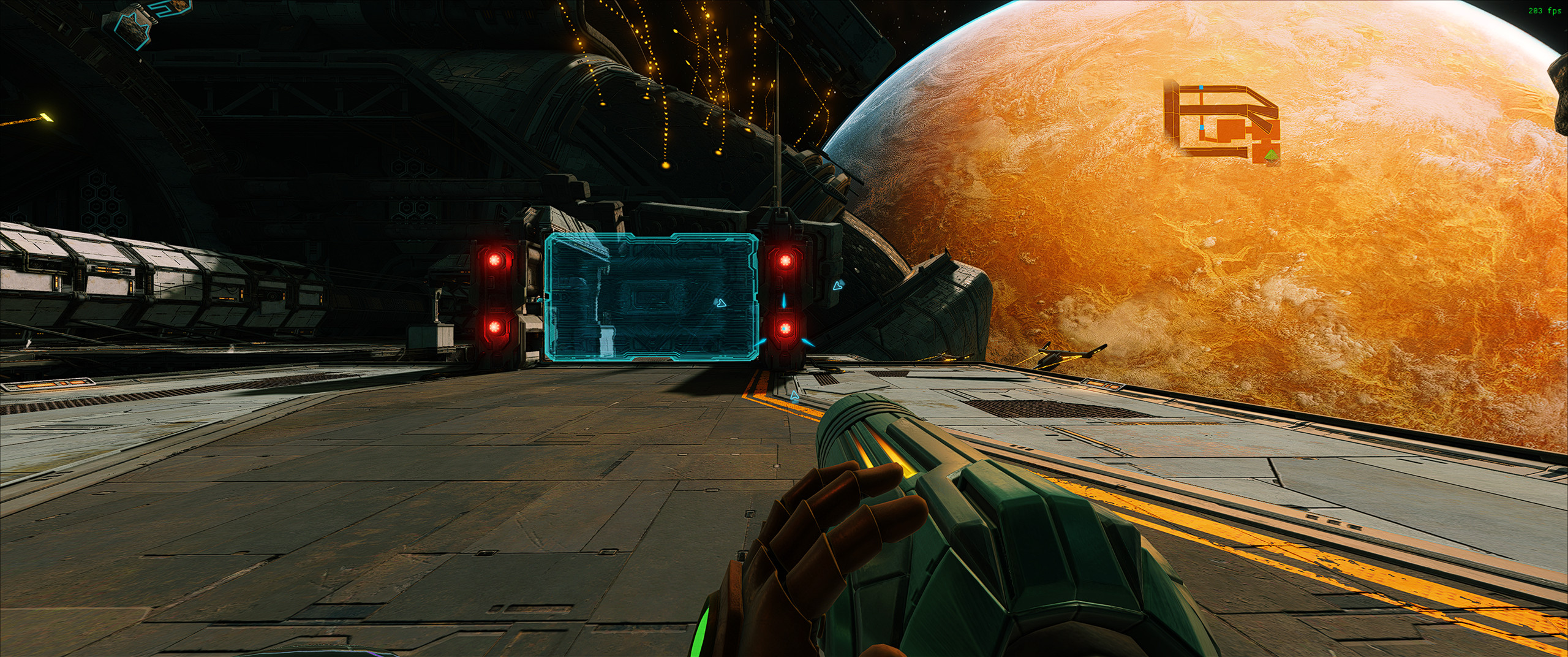Click the cyan arrow marker on the lower walkway
Image resolution: width=1568 pixels, height=657 pixels.
pyautogui.click(x=795, y=396)
